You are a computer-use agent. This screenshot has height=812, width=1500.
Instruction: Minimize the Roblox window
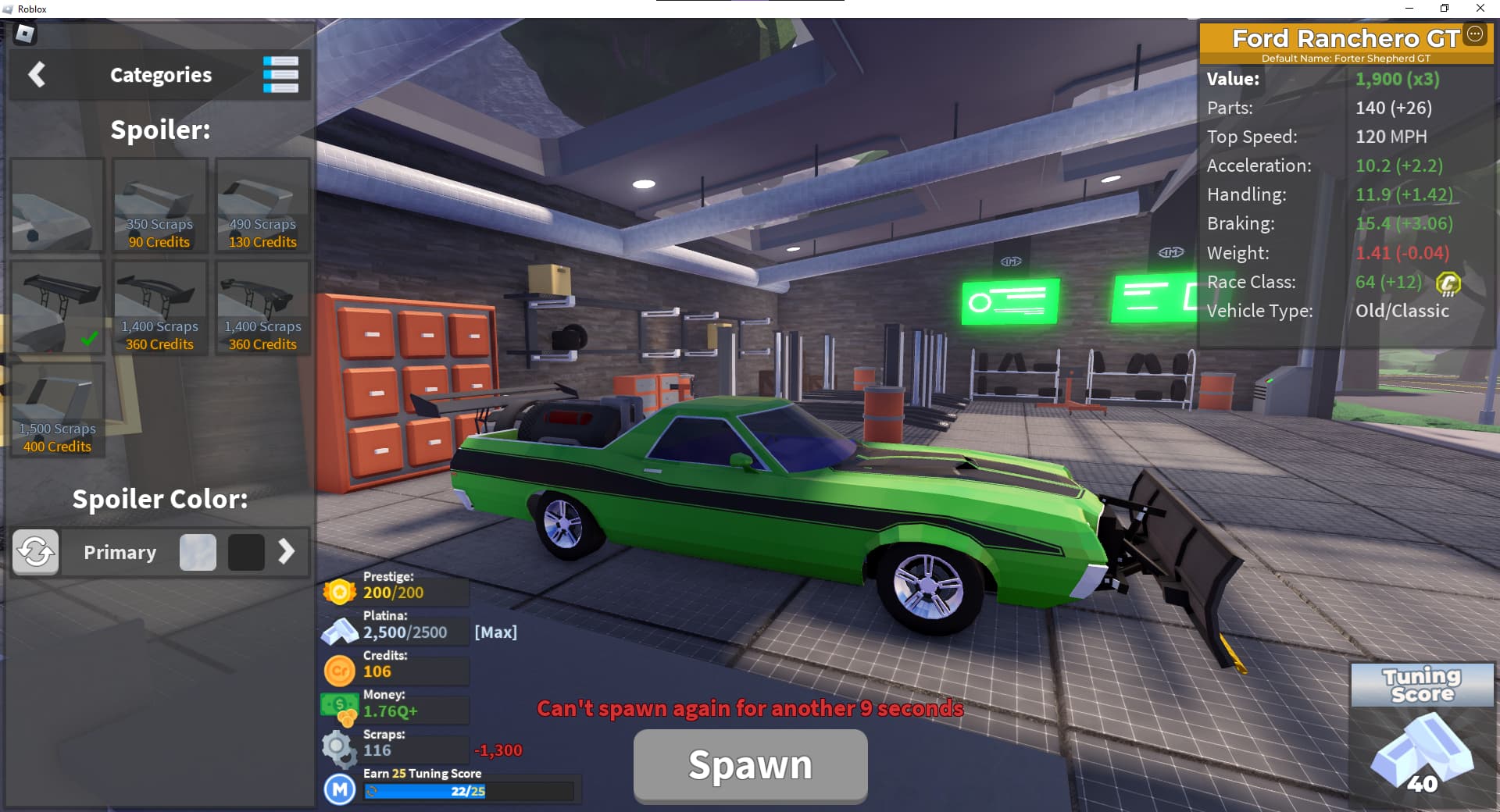point(1409,9)
